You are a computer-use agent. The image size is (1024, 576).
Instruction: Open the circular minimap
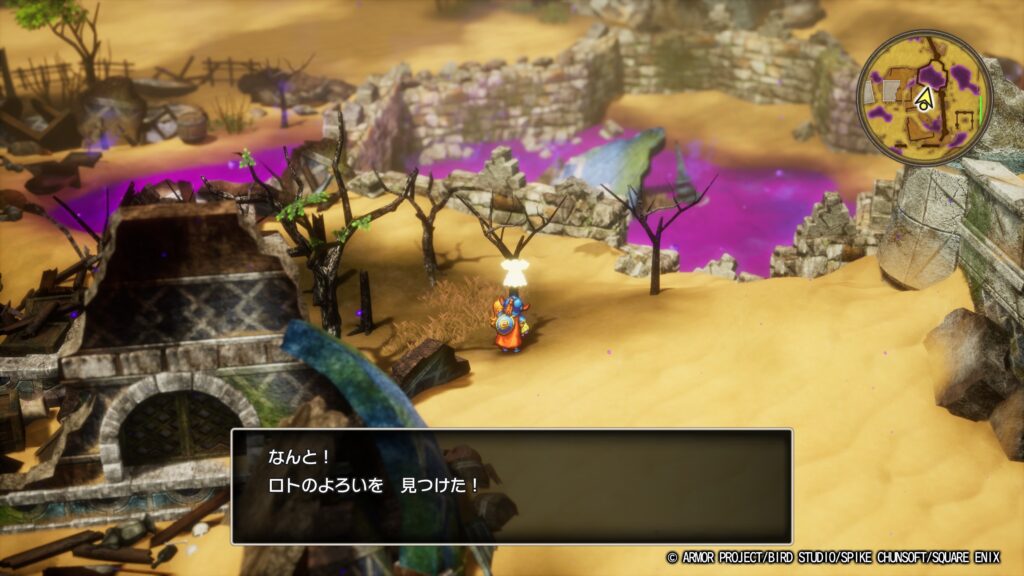click(924, 97)
